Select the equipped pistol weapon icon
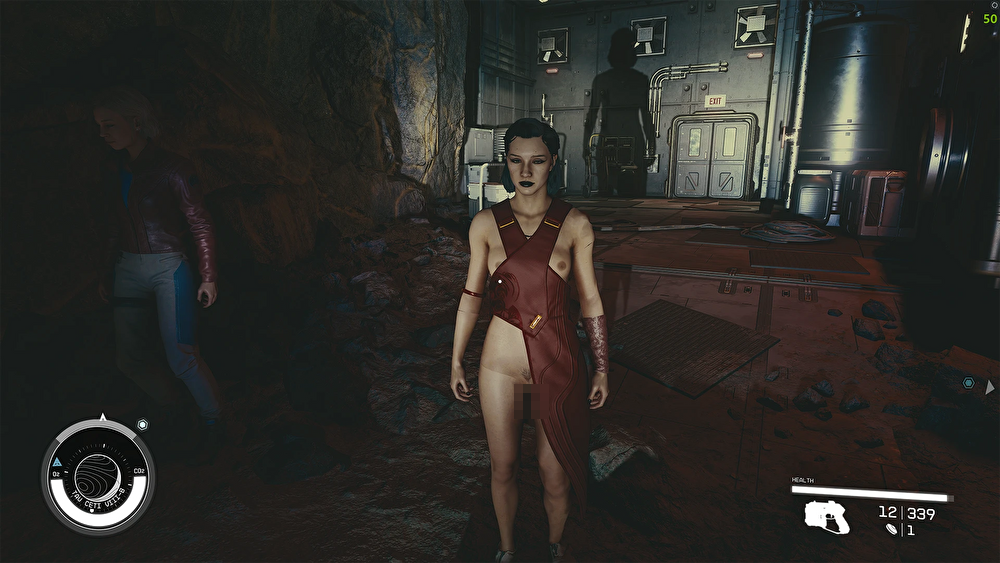Screen dimensions: 1000x563 click(827, 516)
